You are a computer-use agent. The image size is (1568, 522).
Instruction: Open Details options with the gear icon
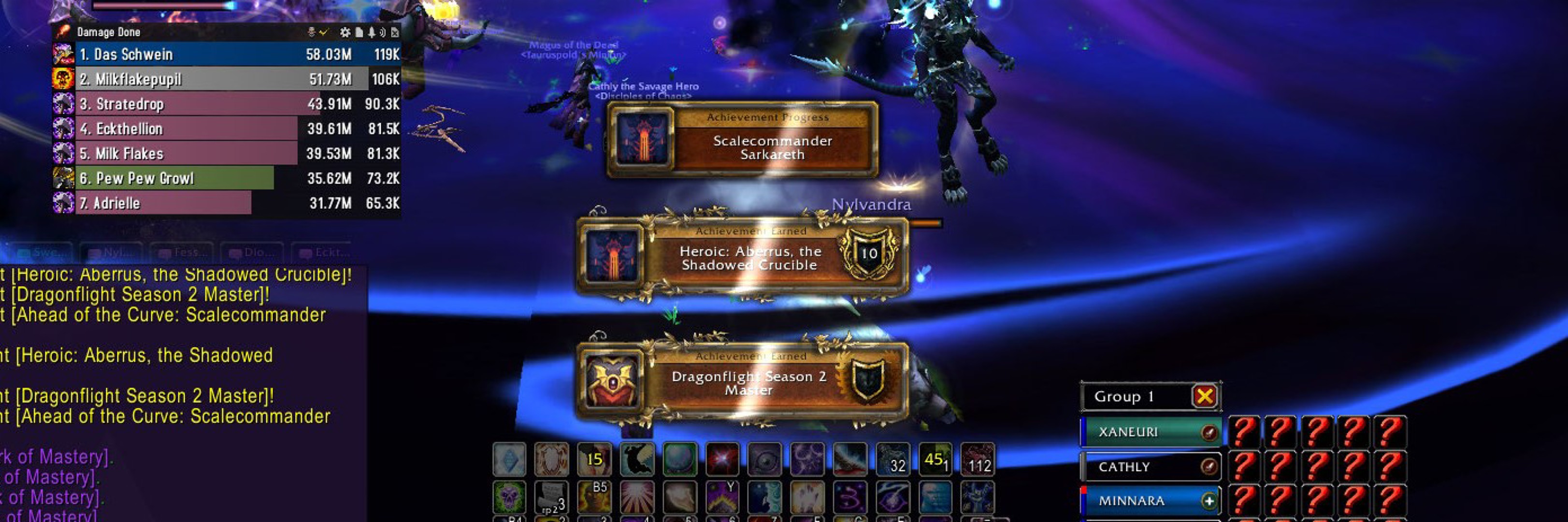(345, 32)
